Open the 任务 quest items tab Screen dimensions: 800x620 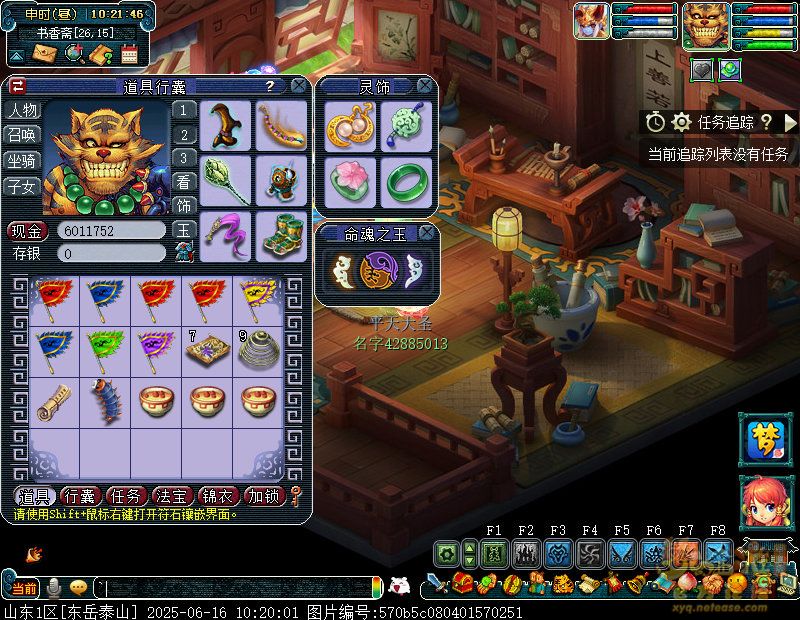[x=126, y=496]
